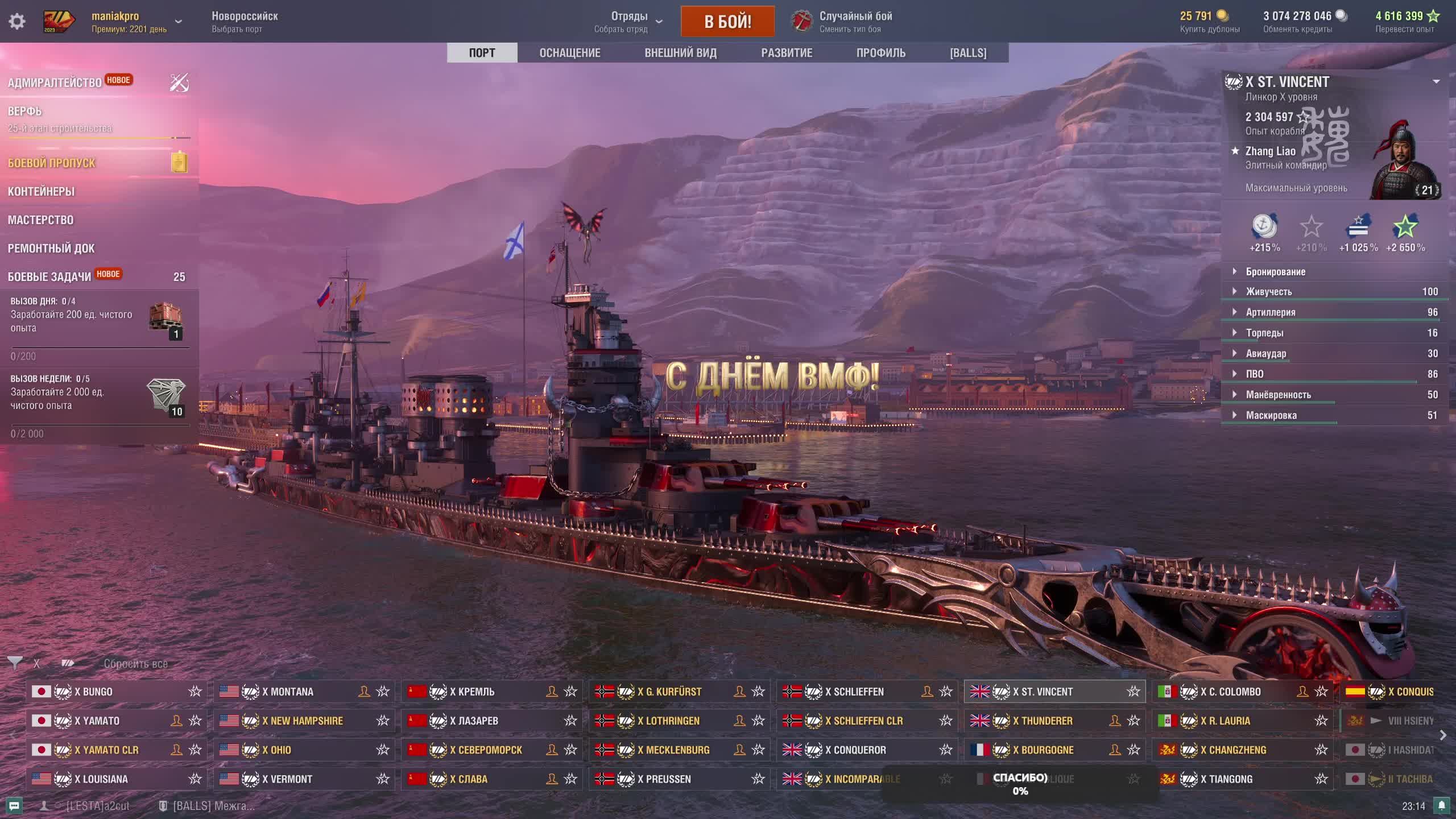1456x819 pixels.
Task: Open the Боевой пропуск section
Action: (x=52, y=163)
